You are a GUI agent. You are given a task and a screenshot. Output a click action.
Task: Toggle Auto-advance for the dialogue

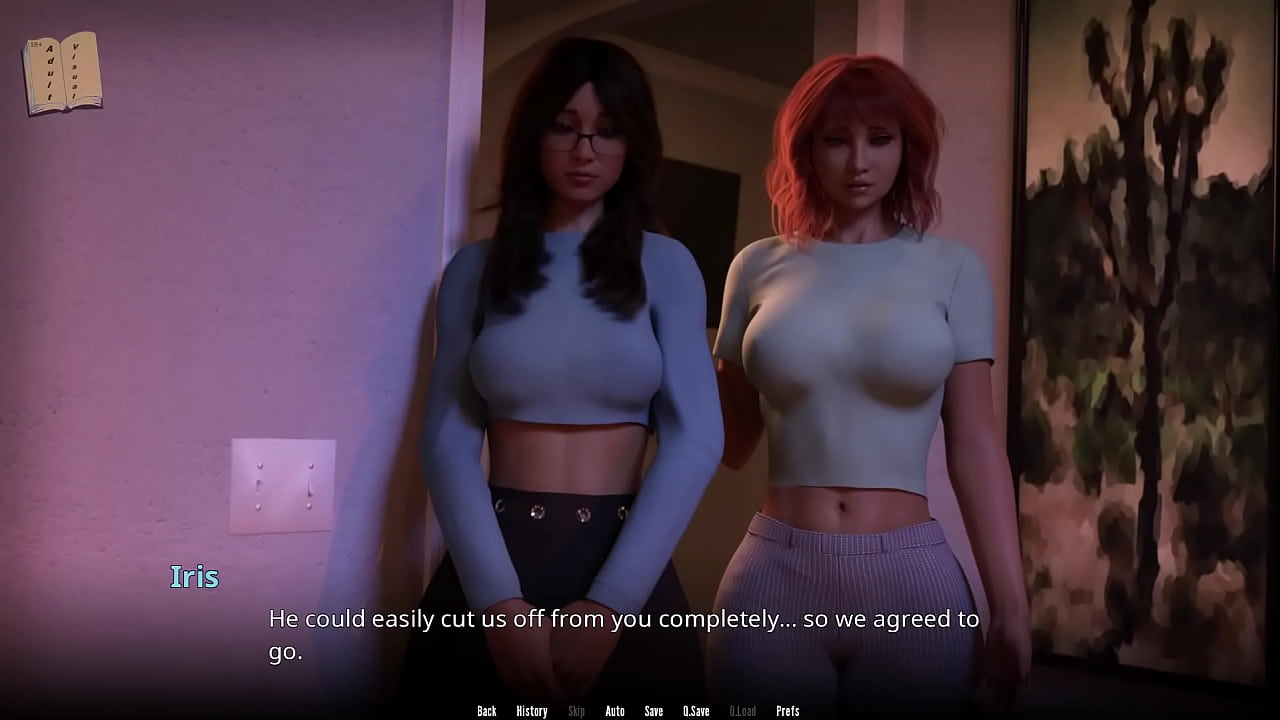click(615, 711)
